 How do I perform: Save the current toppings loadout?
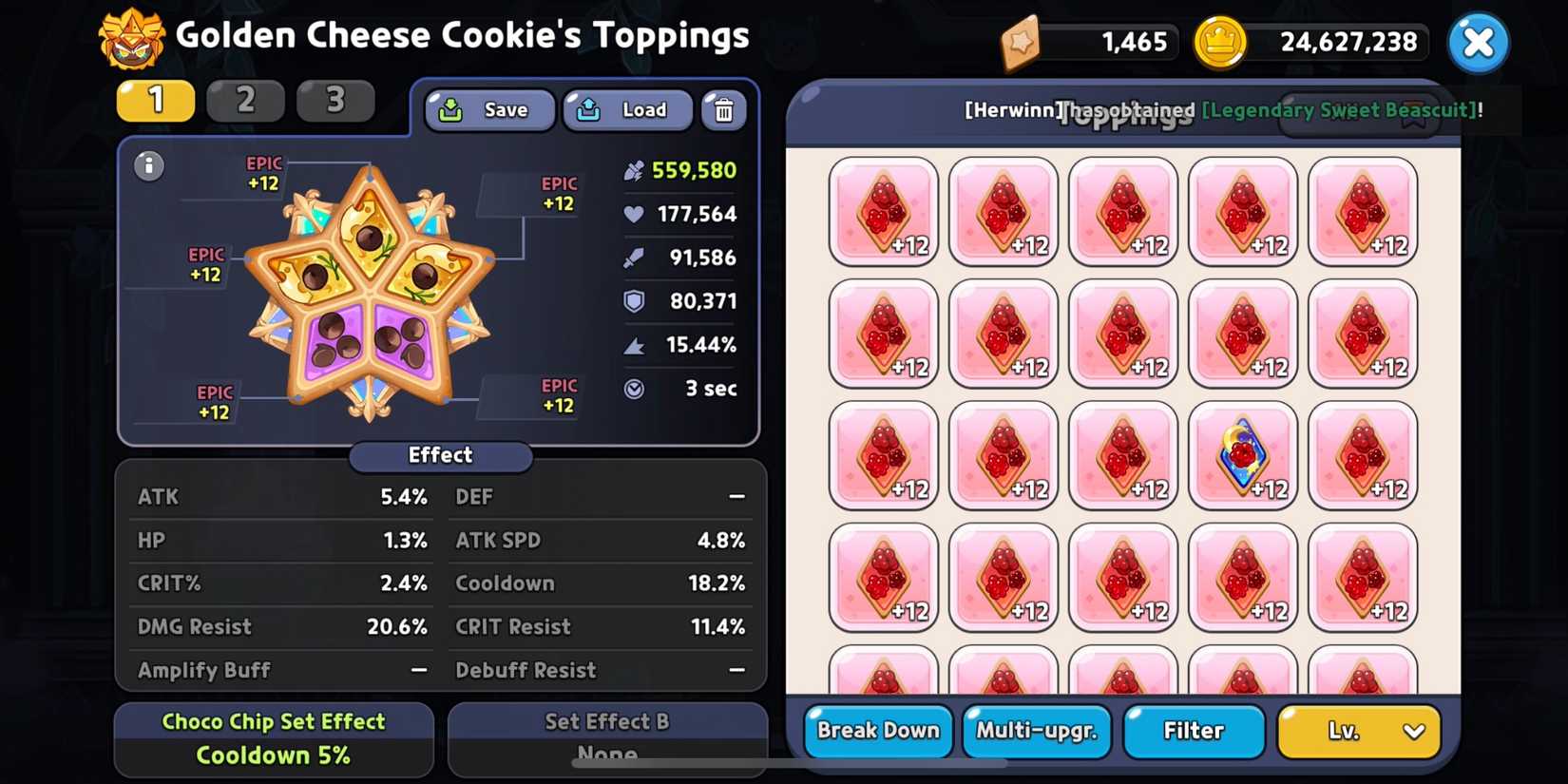click(488, 110)
